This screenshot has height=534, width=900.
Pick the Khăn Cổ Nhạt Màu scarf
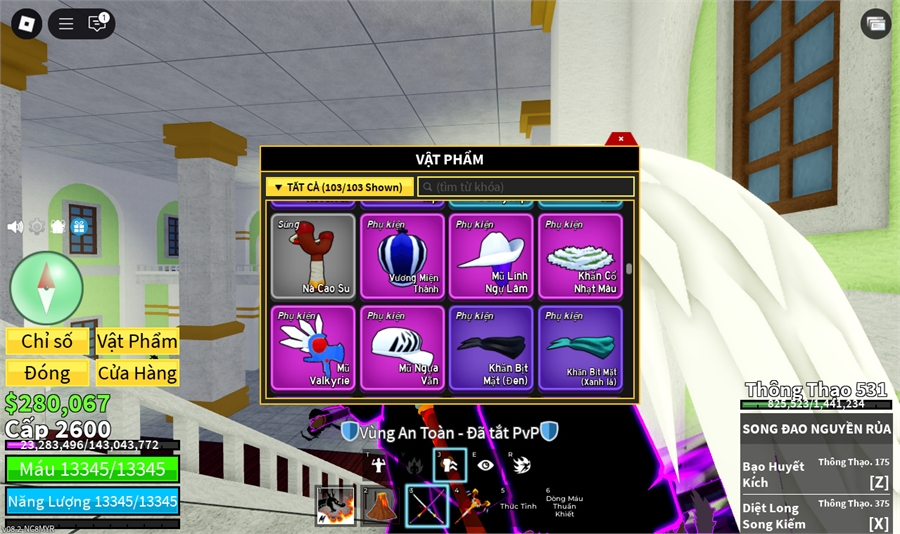(x=580, y=256)
